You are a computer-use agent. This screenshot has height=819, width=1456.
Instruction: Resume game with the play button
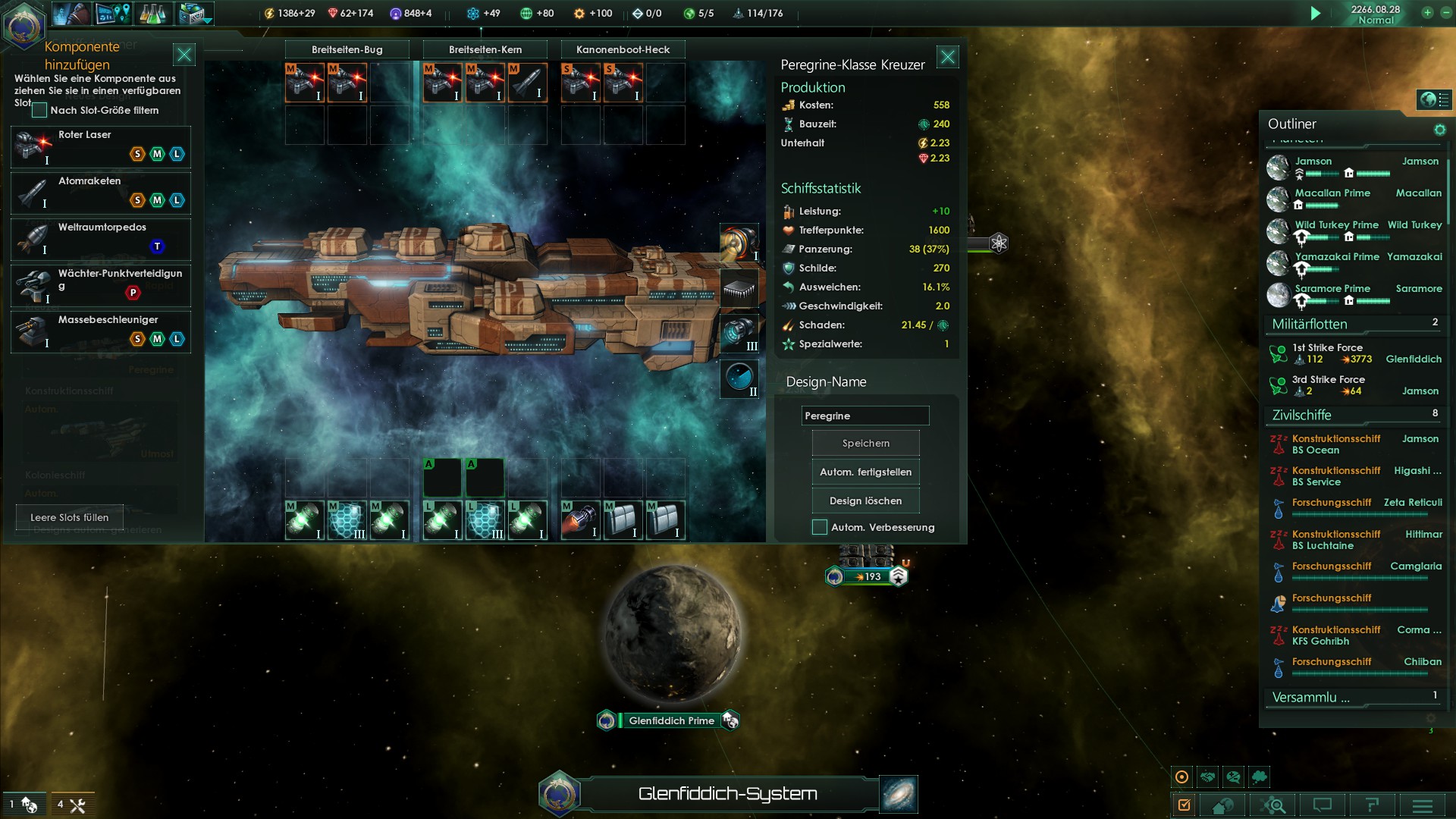(1316, 13)
